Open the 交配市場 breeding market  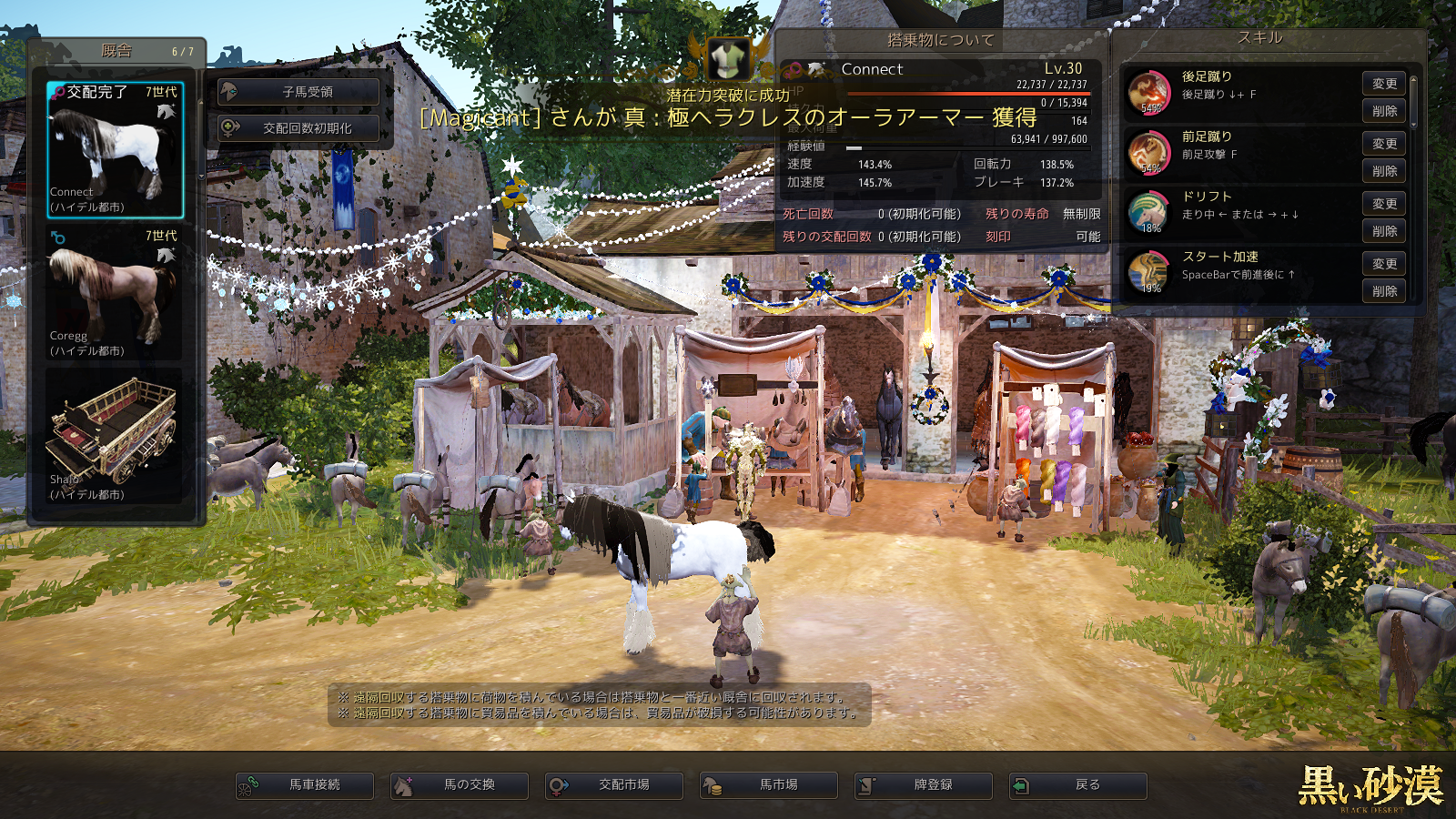pos(614,784)
